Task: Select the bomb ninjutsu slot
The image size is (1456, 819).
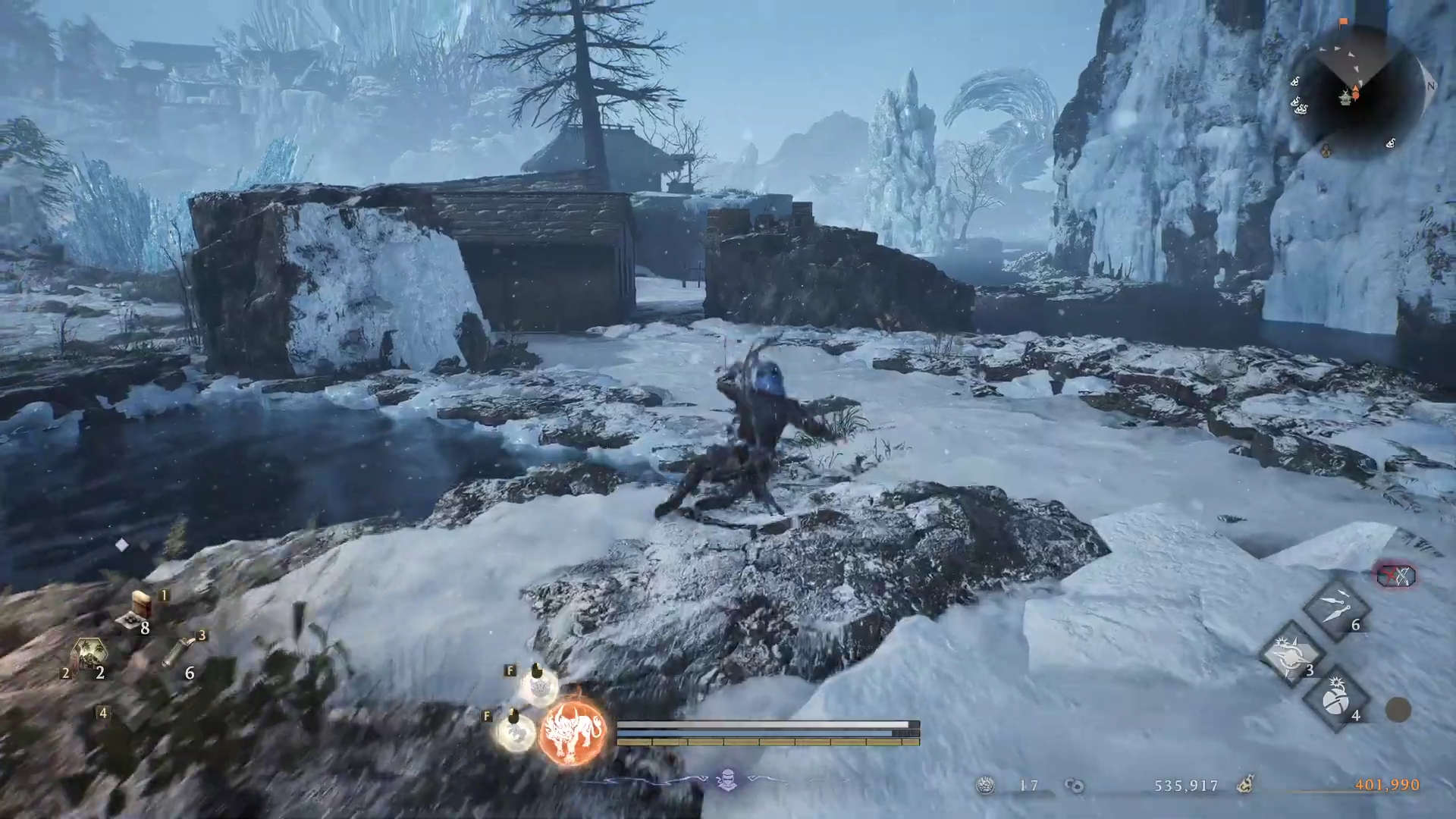Action: coord(1335,699)
